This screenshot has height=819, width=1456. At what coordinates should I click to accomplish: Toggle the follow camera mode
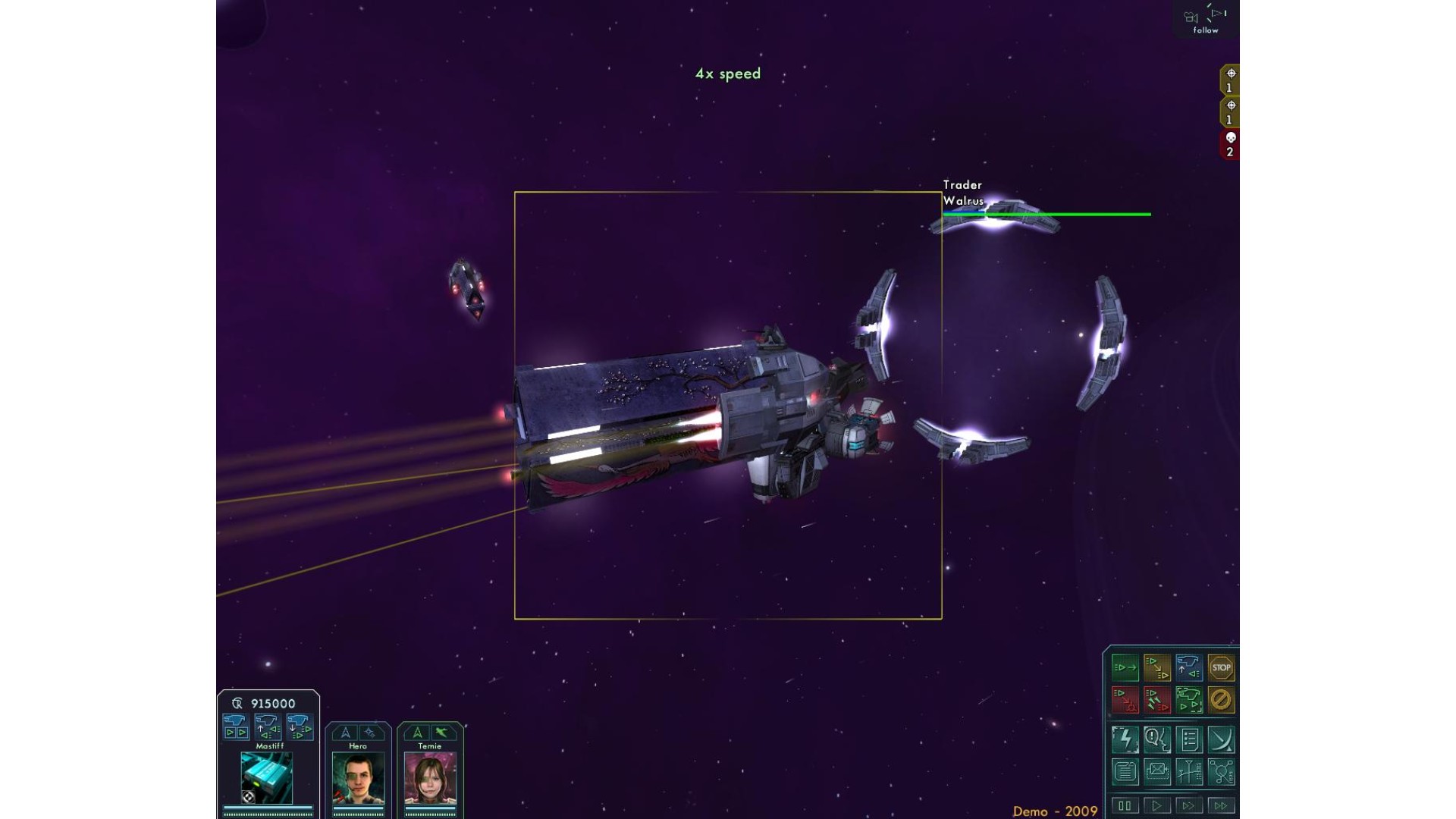coord(1206,20)
